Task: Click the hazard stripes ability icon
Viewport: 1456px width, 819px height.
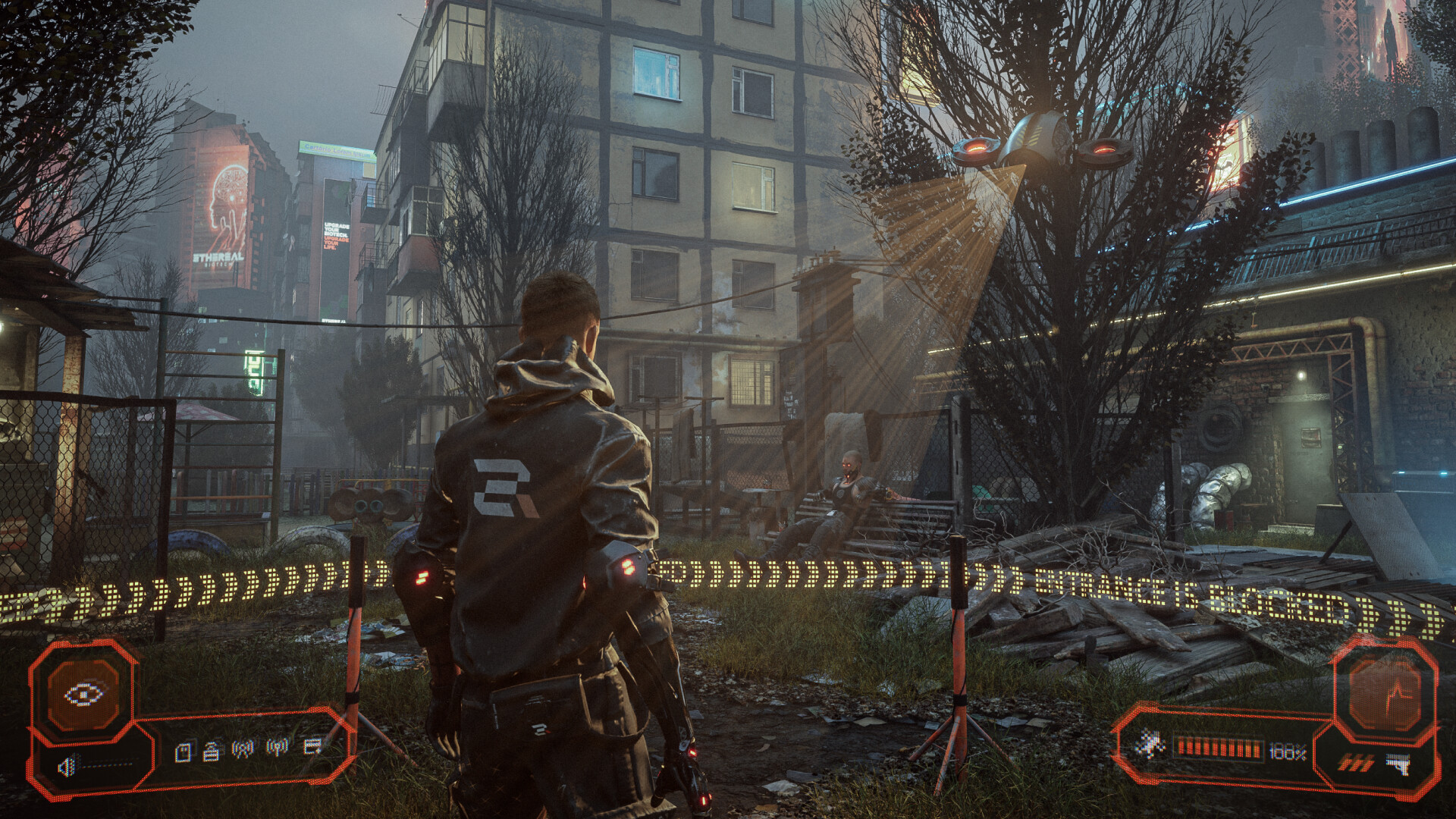Action: [1356, 762]
